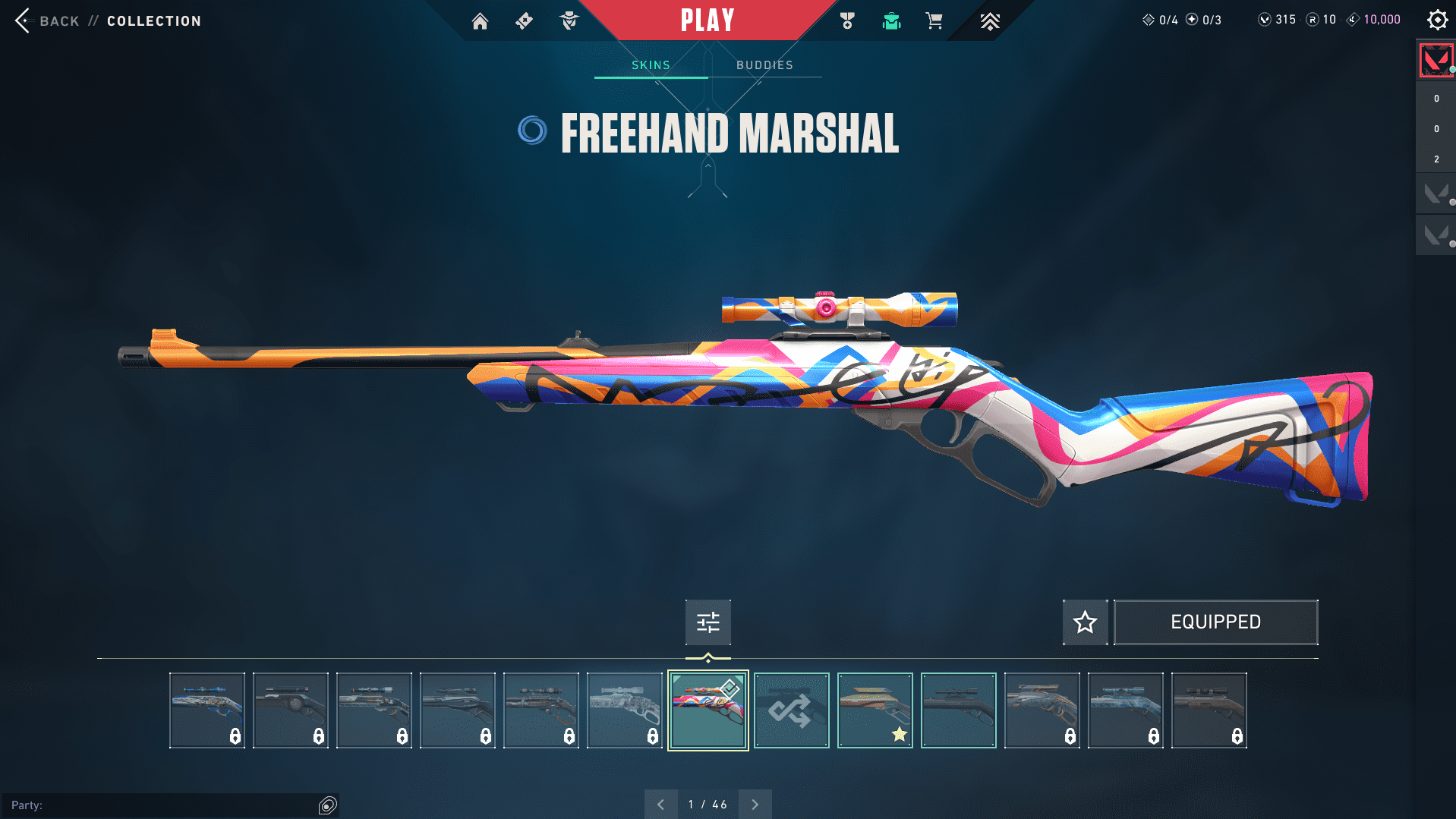
Task: Select the Freehand Marshal skin thumbnail
Action: [708, 710]
